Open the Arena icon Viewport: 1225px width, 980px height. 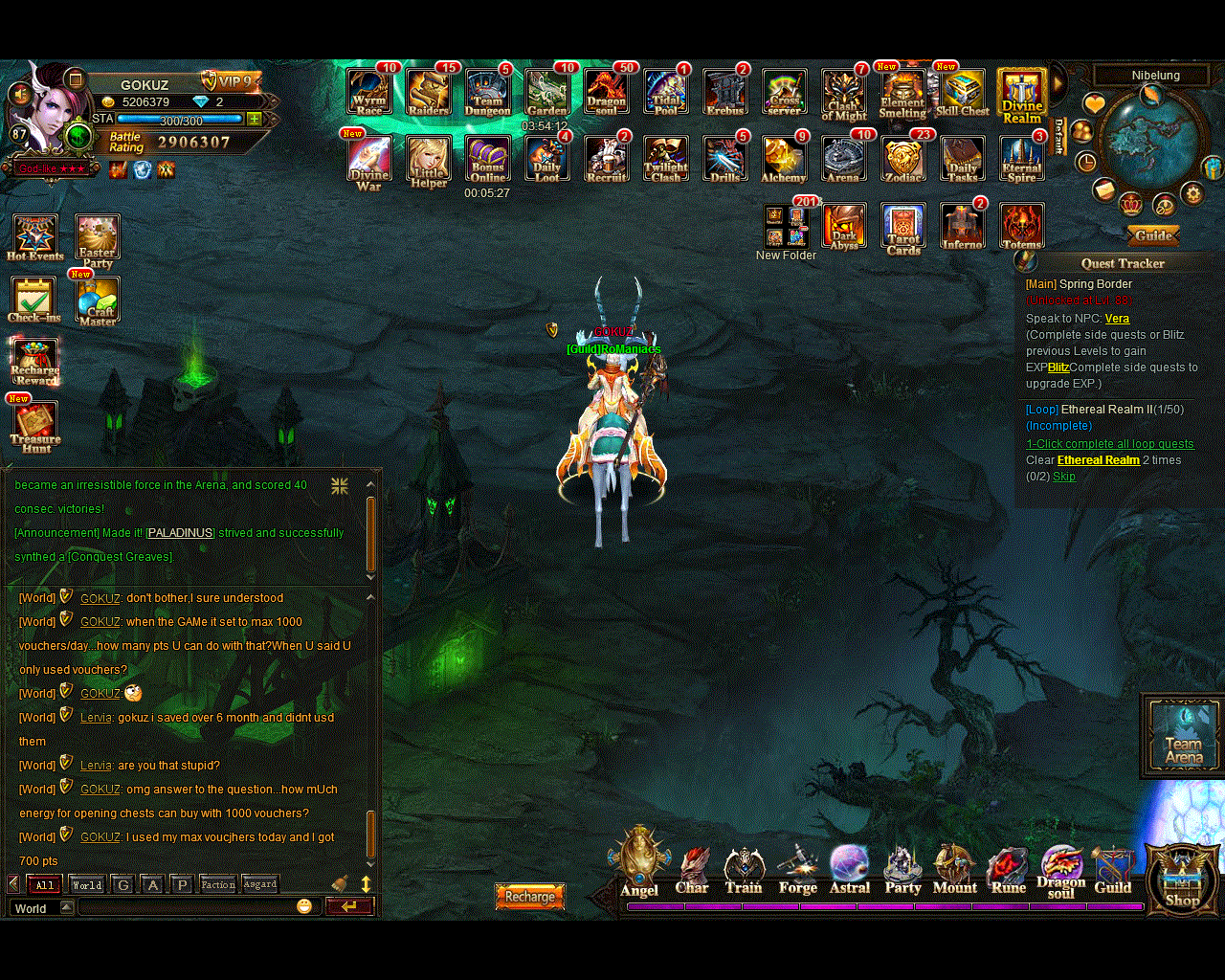[x=843, y=159]
